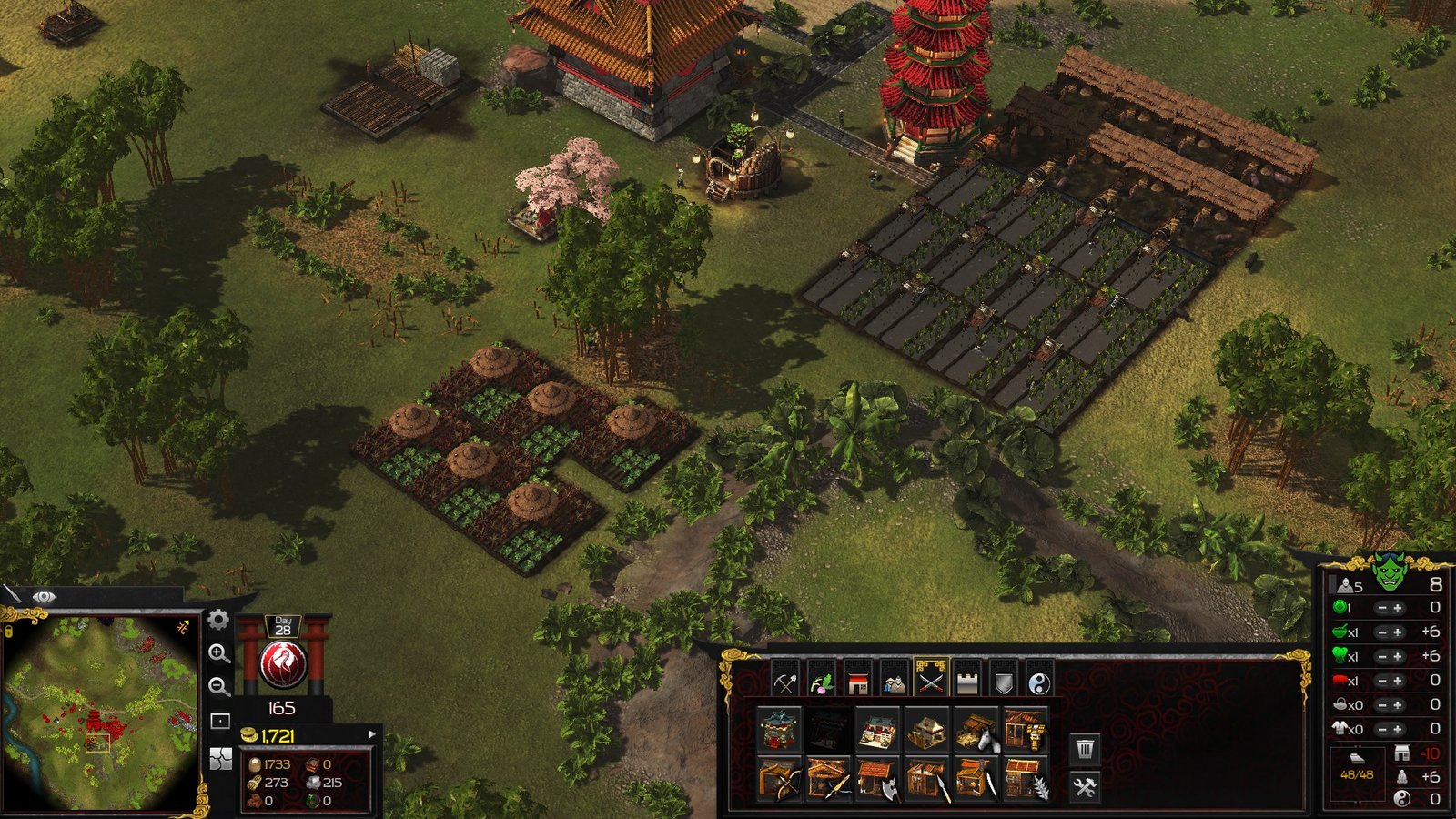Activate the trash can delete tool
Viewport: 1456px width, 819px height.
tap(1084, 749)
